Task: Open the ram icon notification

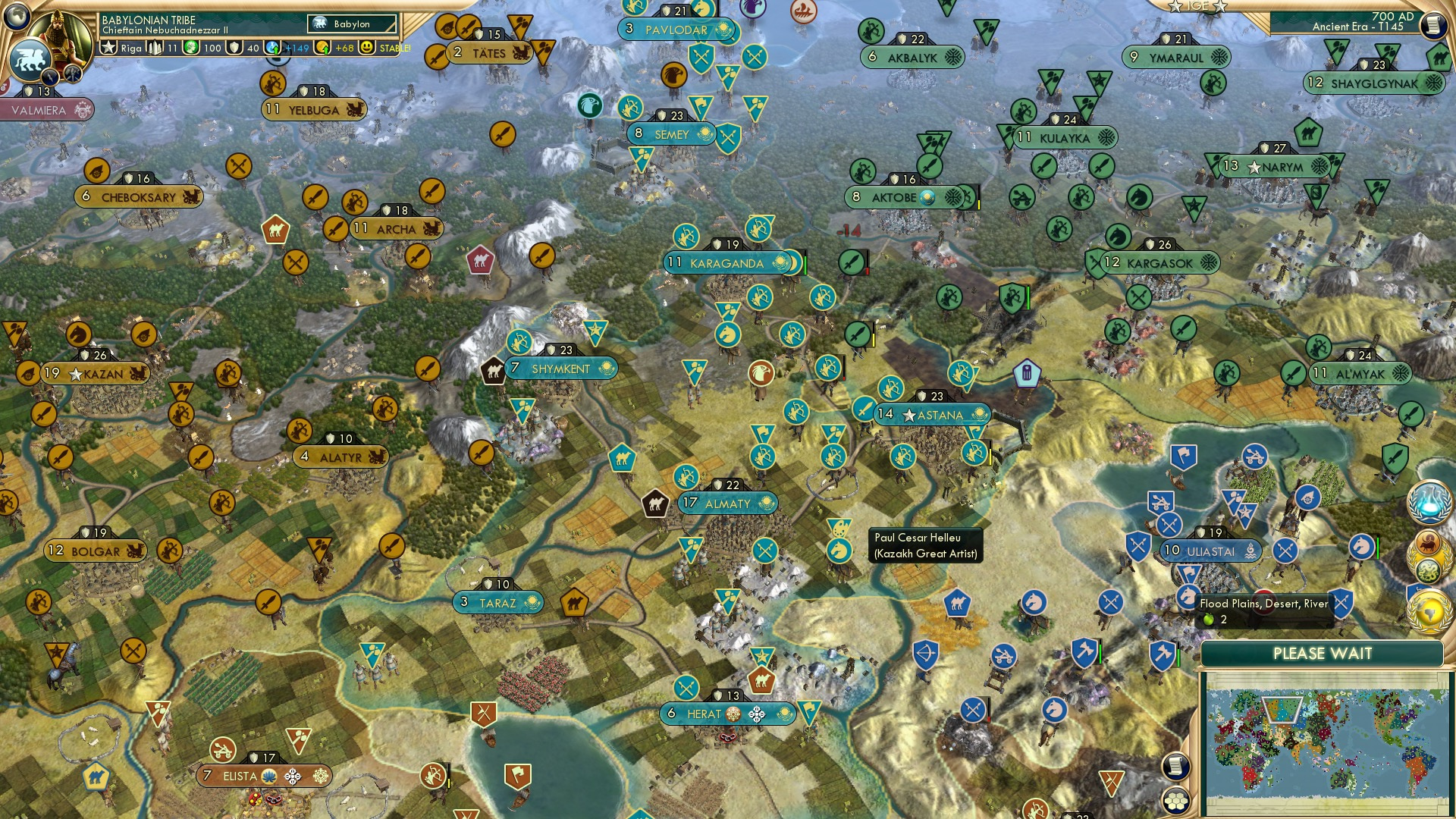Action: (1428, 543)
